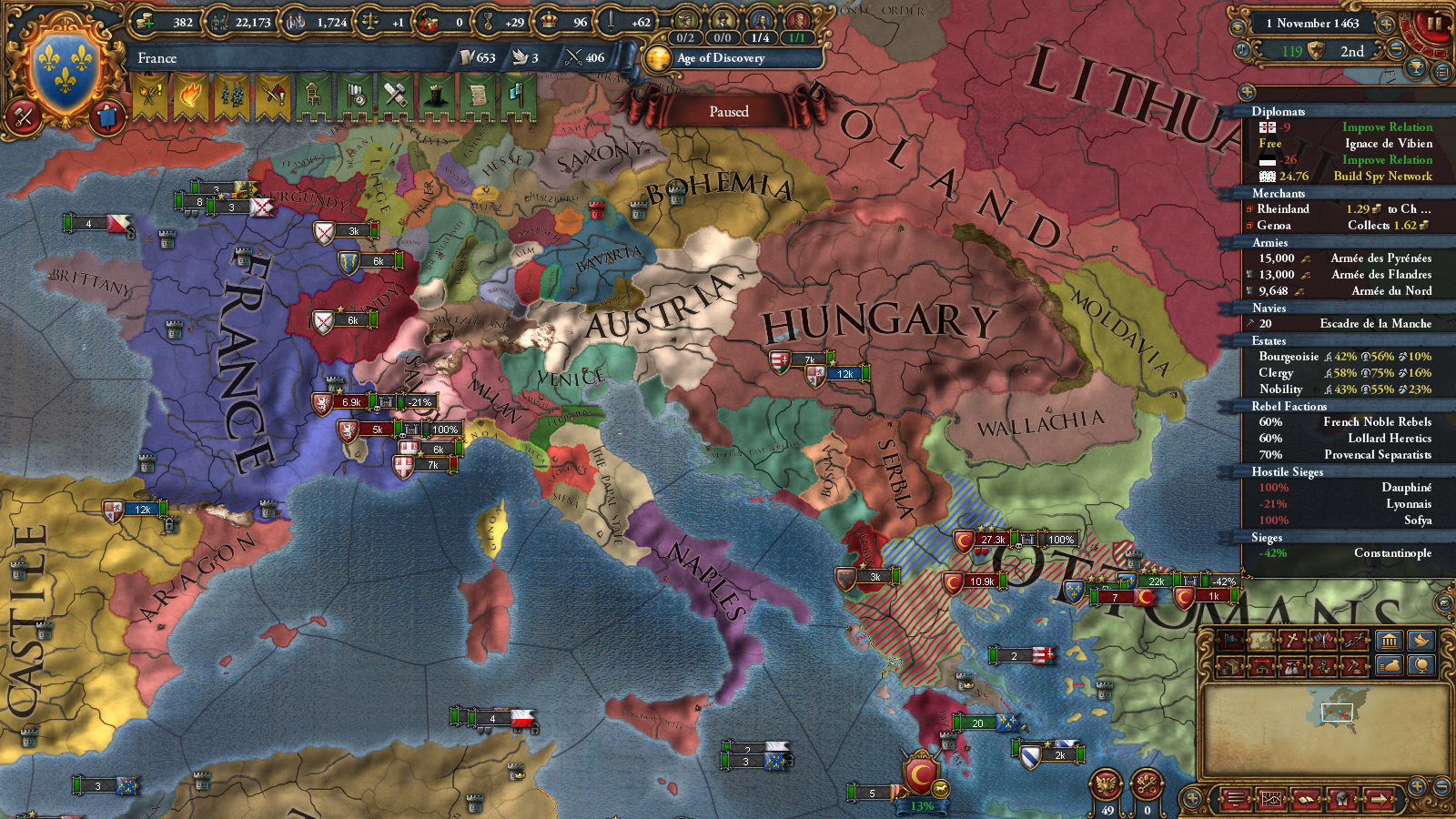Toggle map filters with the eye icon
The height and width of the screenshot is (819, 1456).
(1238, 26)
